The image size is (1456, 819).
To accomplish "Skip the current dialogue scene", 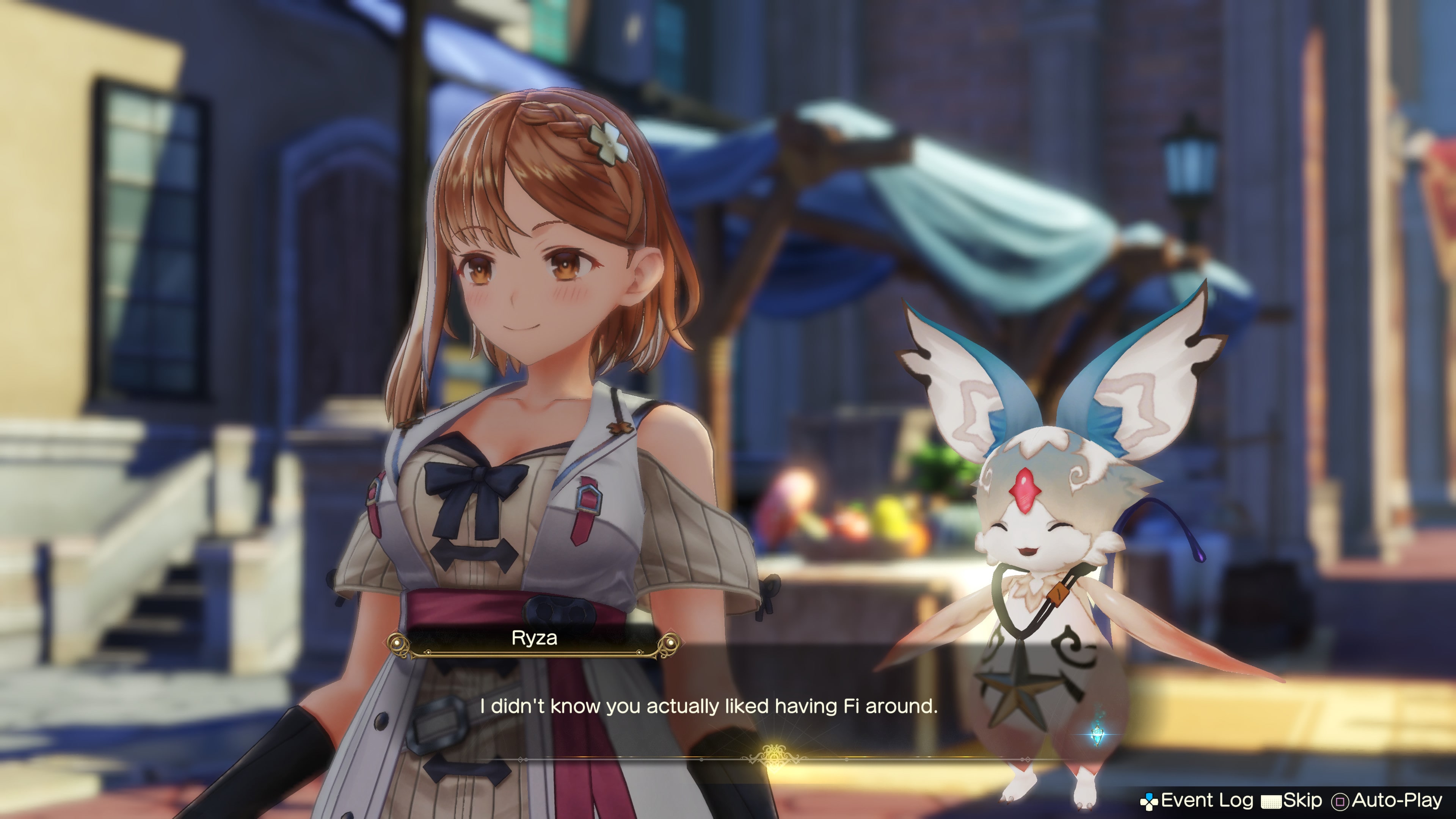I will tap(1292, 800).
